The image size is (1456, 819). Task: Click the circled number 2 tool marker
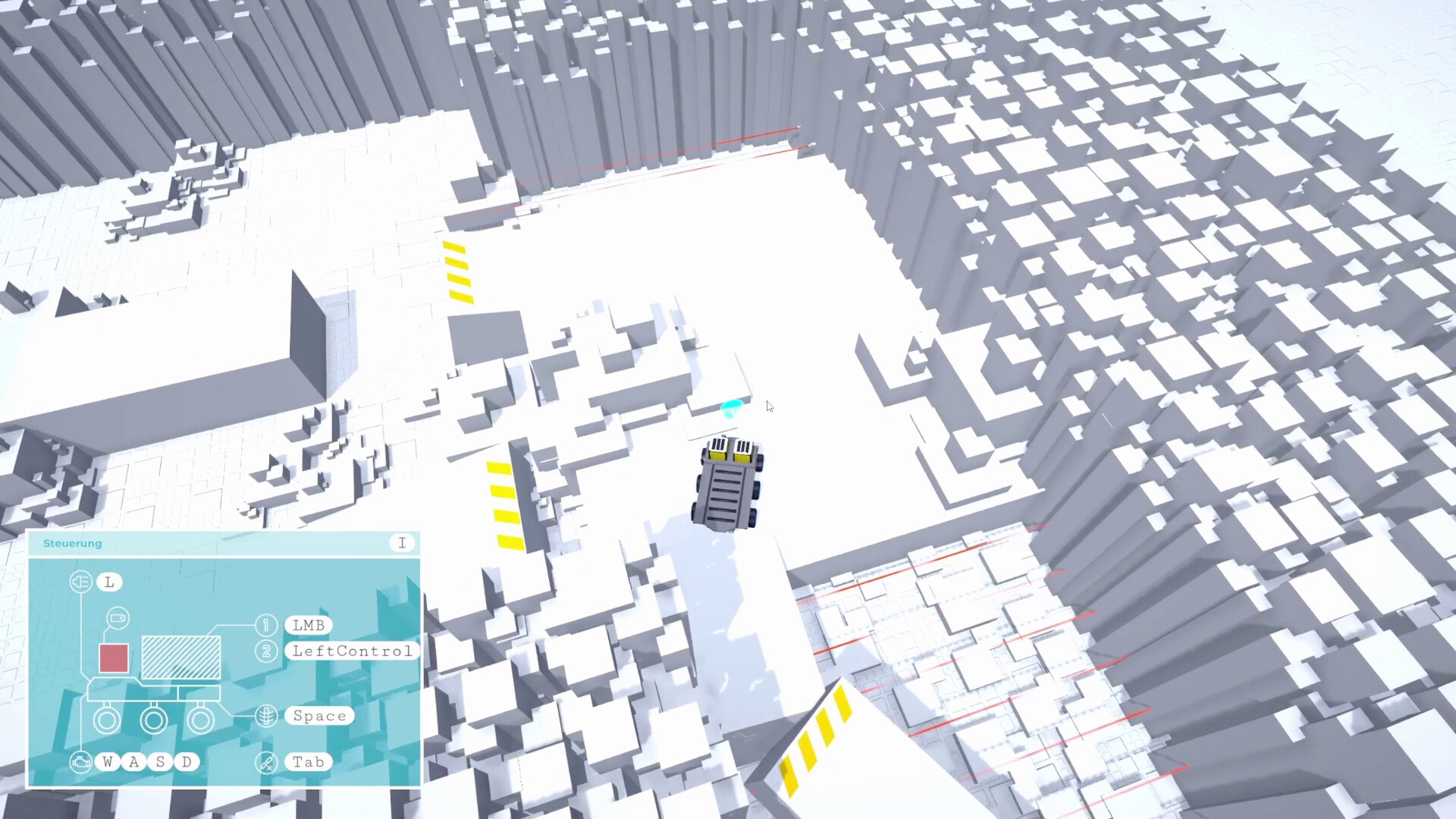point(266,651)
